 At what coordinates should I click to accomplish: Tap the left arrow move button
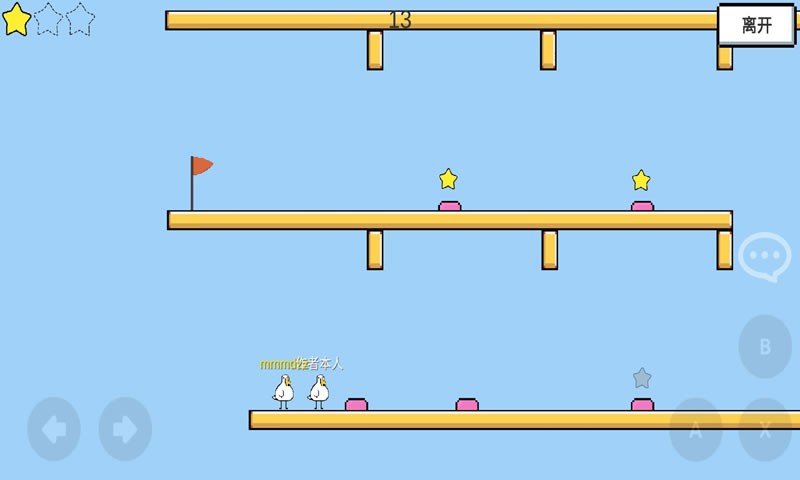point(54,429)
